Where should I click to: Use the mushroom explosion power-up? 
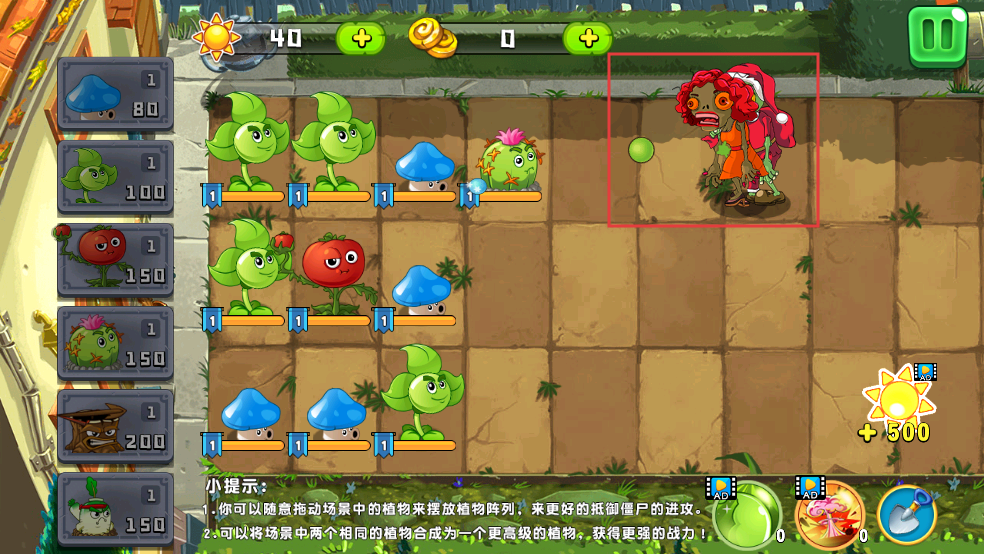click(x=829, y=514)
